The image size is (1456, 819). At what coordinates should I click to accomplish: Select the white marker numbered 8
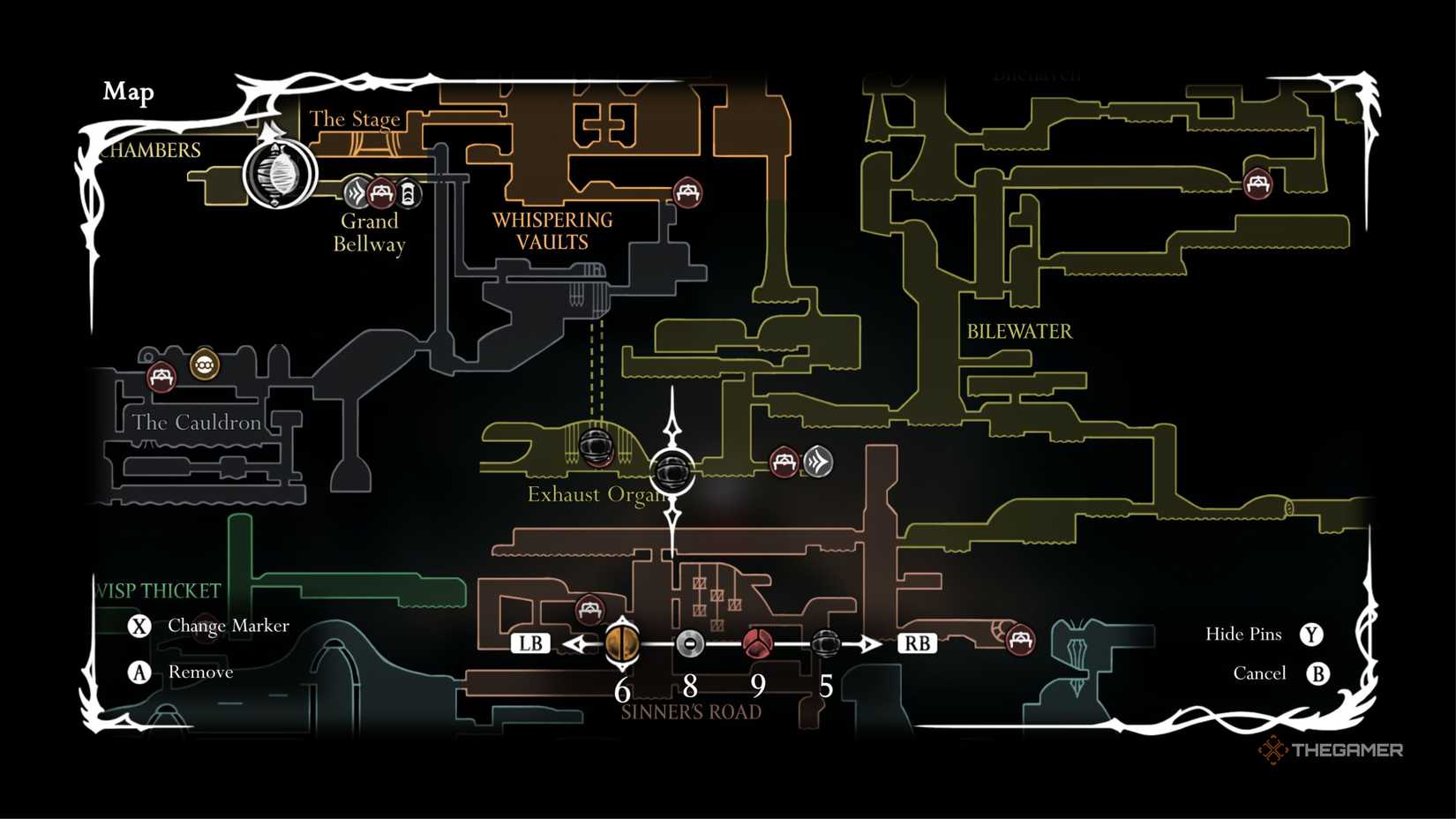pos(691,645)
